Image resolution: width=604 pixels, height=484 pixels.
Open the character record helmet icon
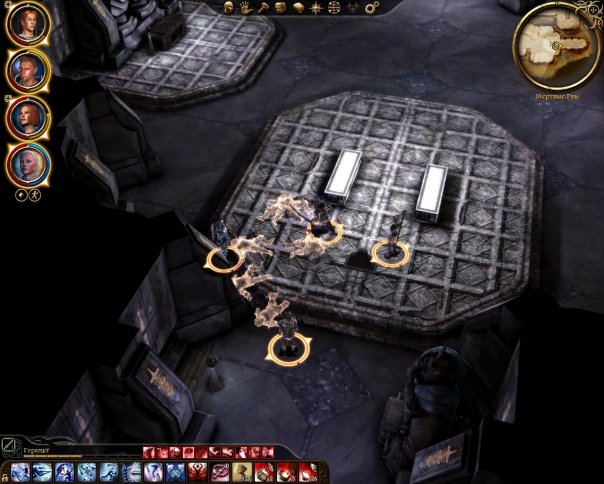pos(227,8)
